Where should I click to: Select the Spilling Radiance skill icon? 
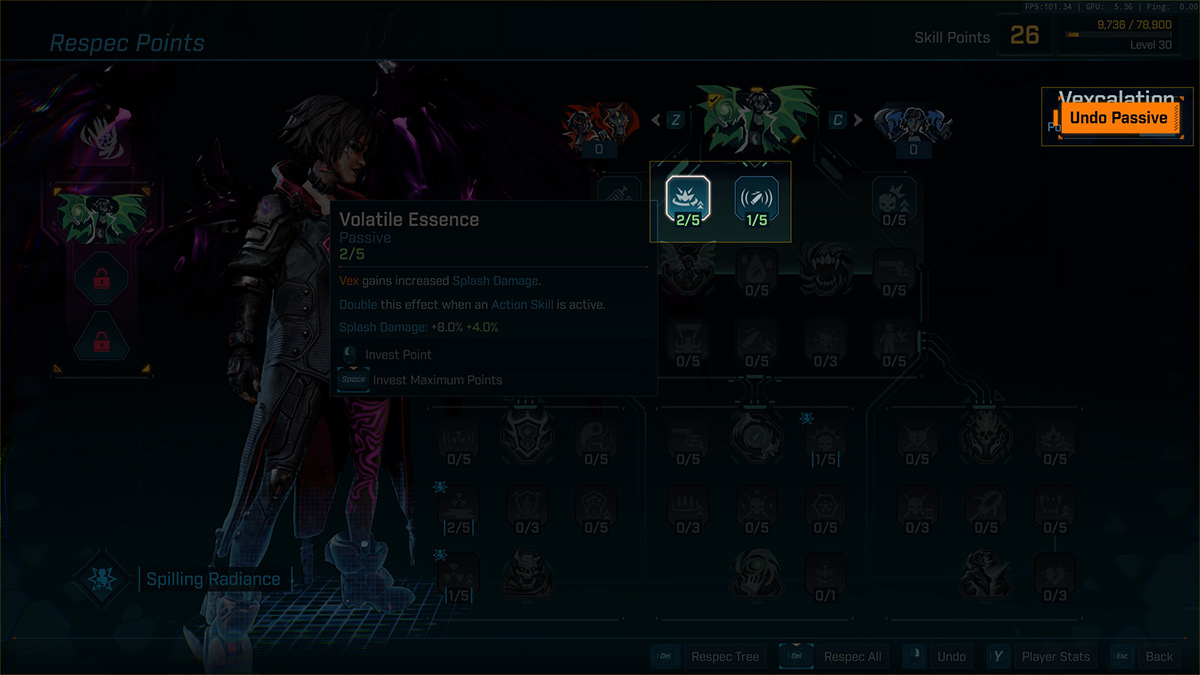coord(103,579)
